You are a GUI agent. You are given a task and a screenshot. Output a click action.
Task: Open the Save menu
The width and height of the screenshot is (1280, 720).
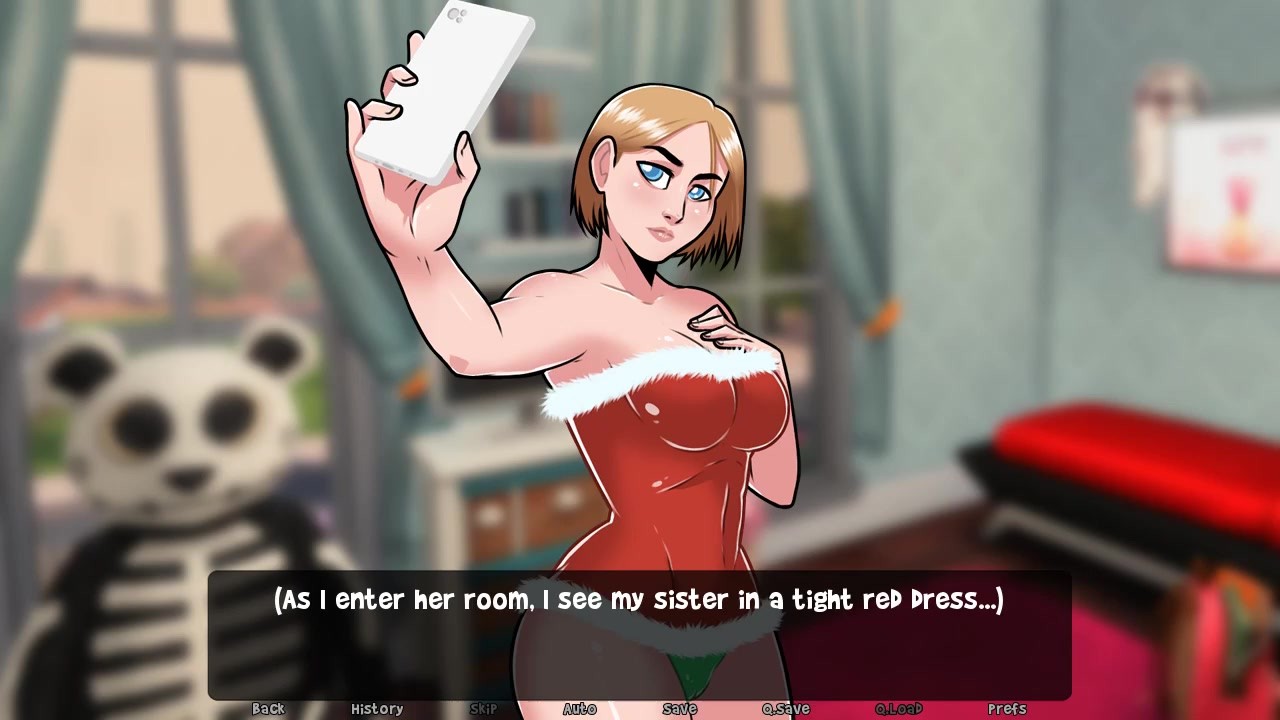point(679,709)
